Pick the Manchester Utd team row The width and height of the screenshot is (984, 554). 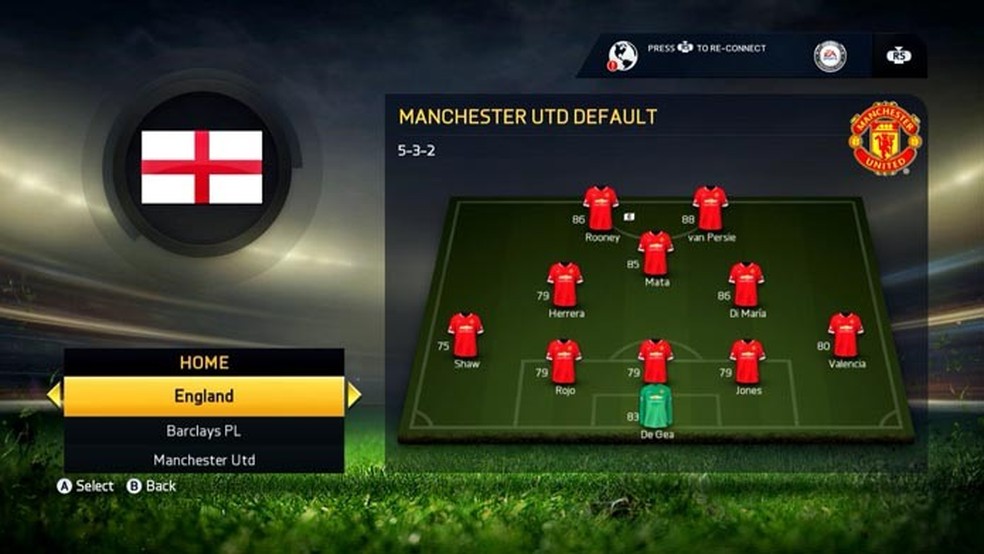coord(204,460)
